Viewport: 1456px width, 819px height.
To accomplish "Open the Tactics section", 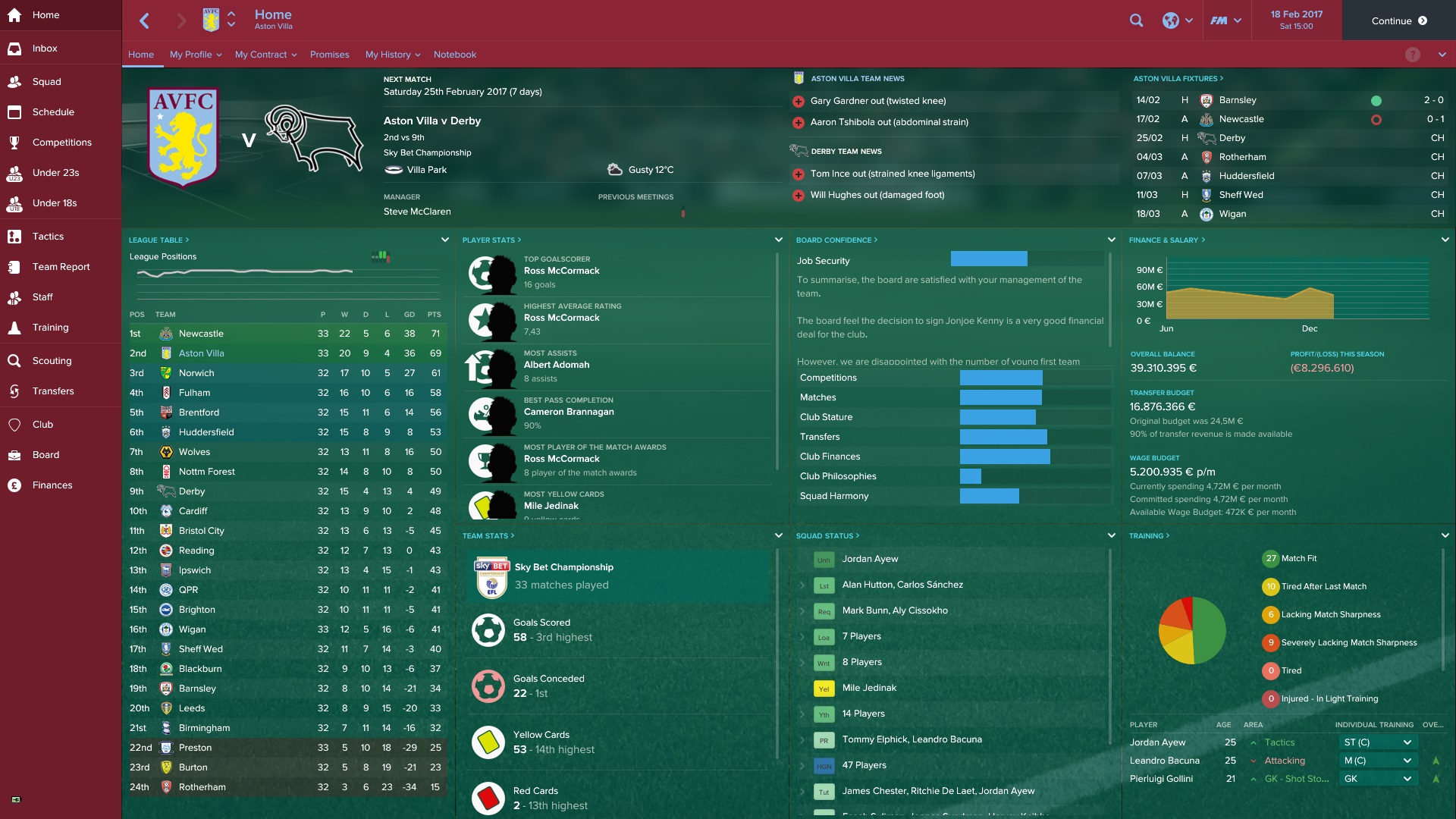I will (x=48, y=237).
